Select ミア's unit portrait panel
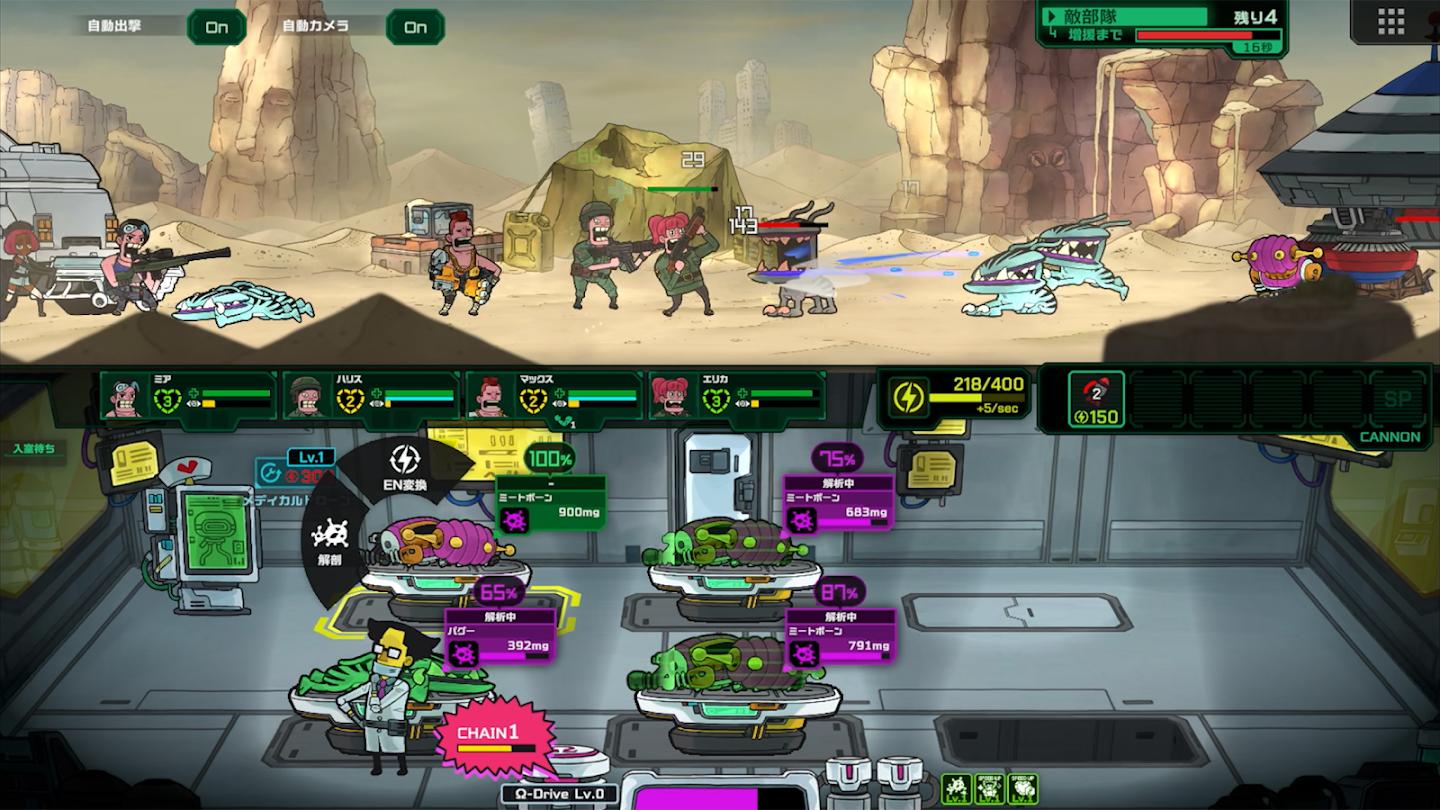Image resolution: width=1440 pixels, height=810 pixels. (188, 396)
